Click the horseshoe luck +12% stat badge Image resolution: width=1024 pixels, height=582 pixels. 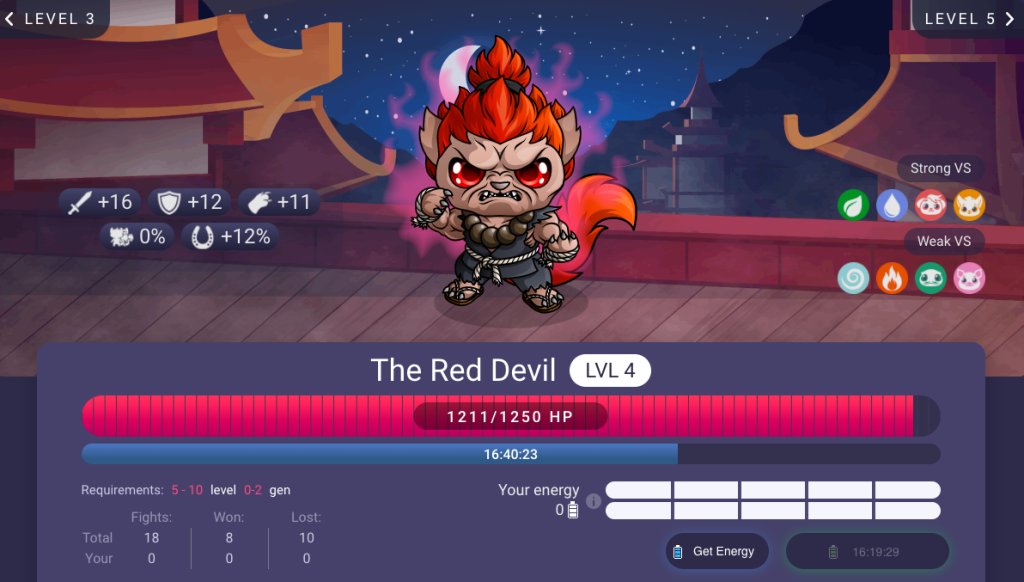coord(231,237)
